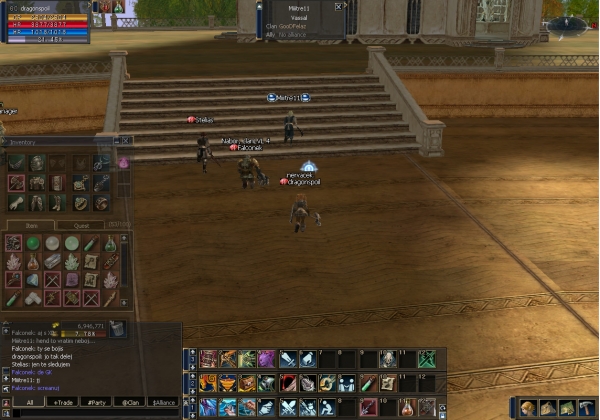Screen dimensions: 600x420
Task: Switch to the Quest tab in inventory
Action: (80, 225)
